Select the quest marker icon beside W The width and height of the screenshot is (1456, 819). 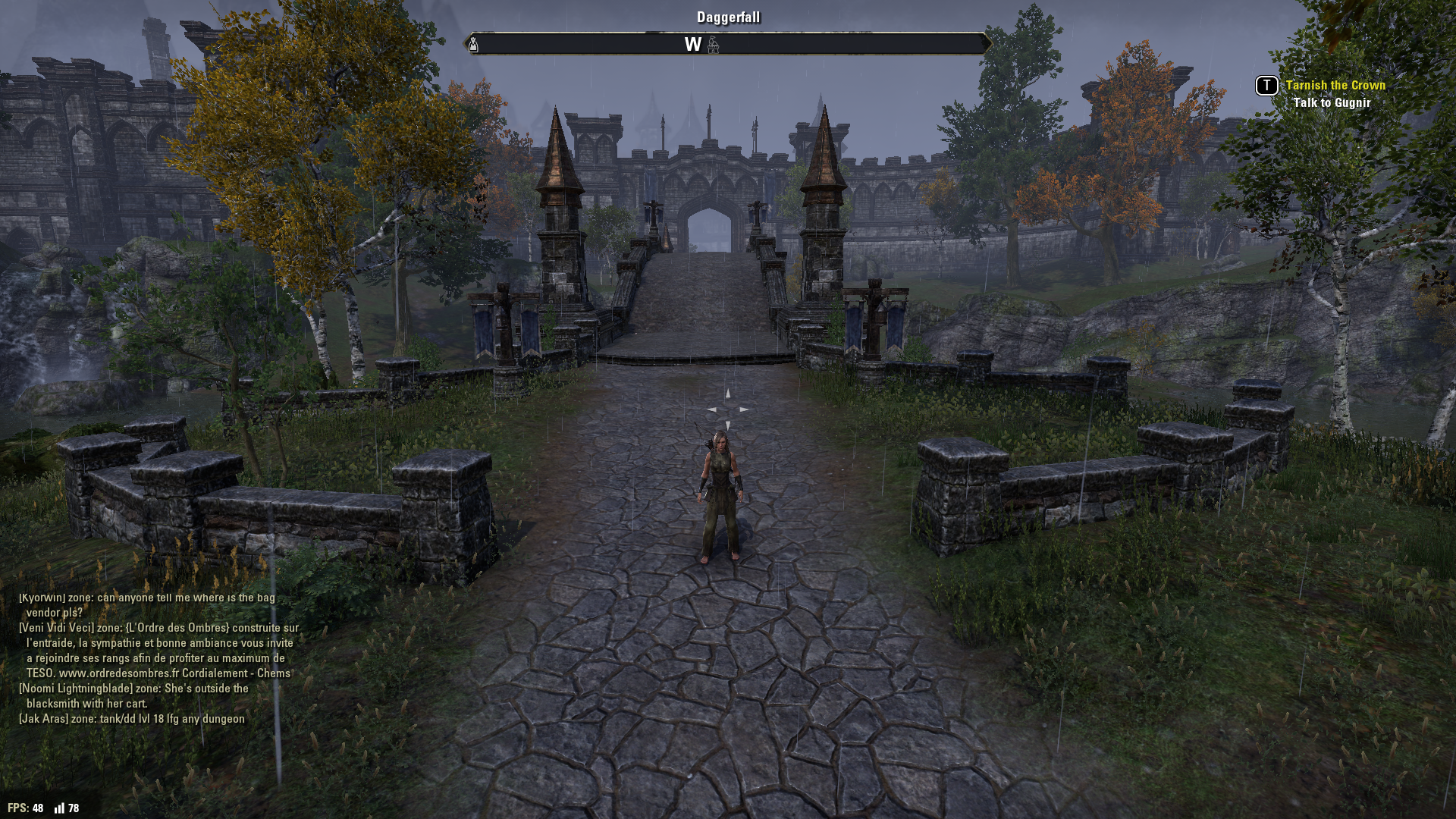713,45
